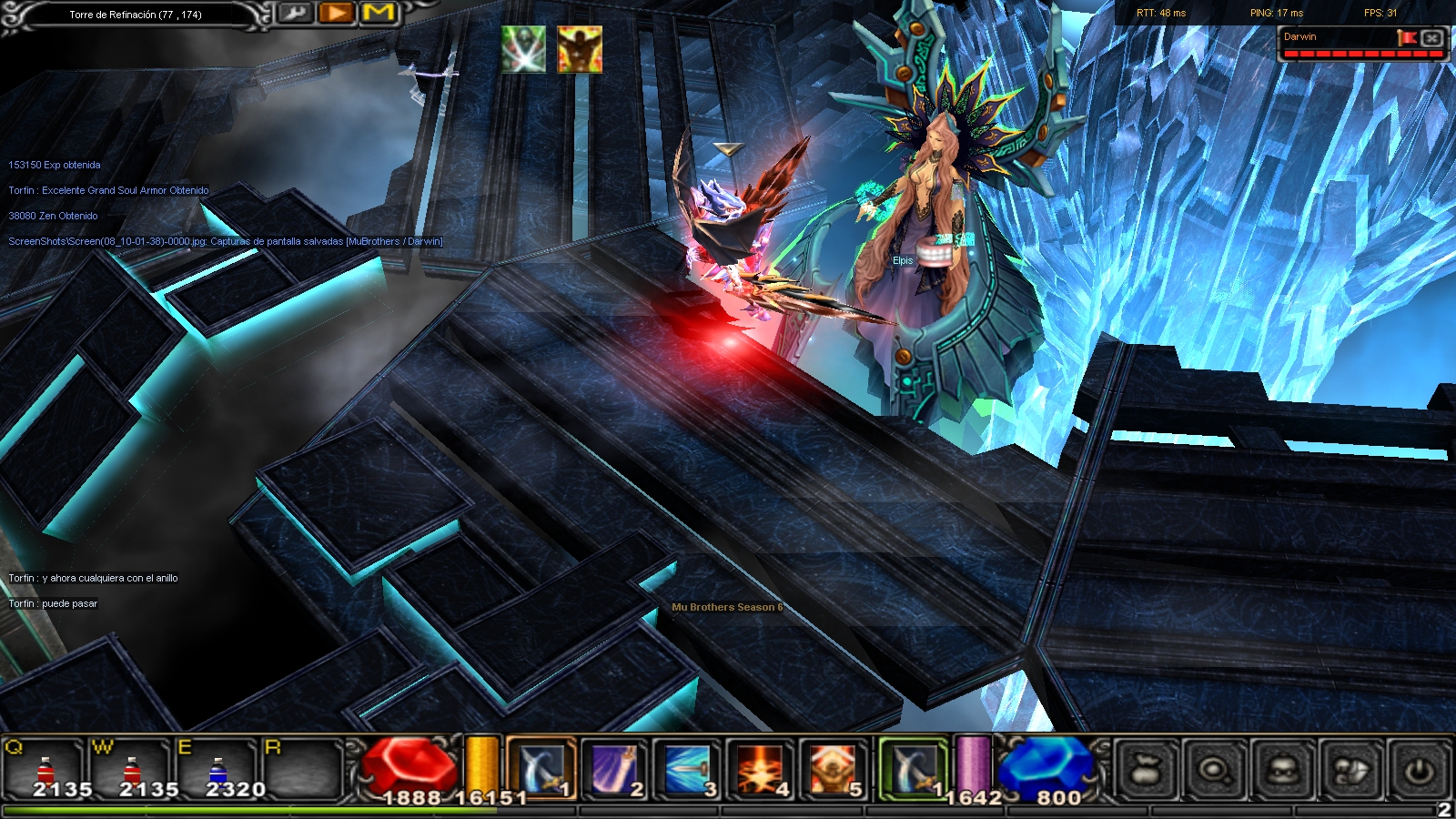Use the red potion in W slot

[133, 769]
